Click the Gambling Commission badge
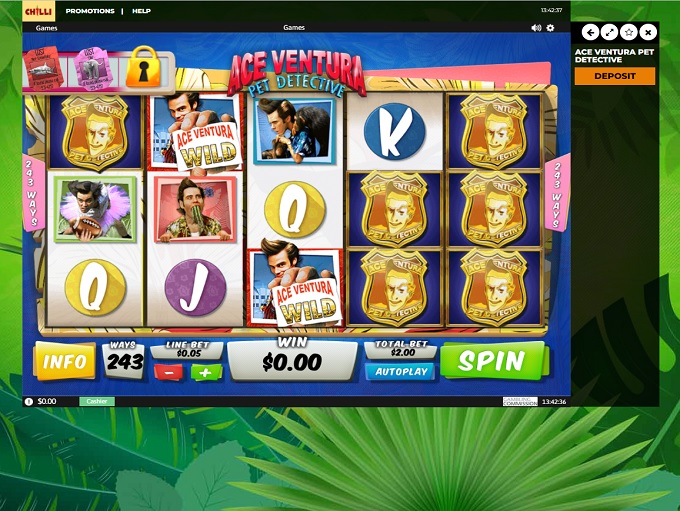Viewport: 680px width, 511px height. (x=519, y=401)
